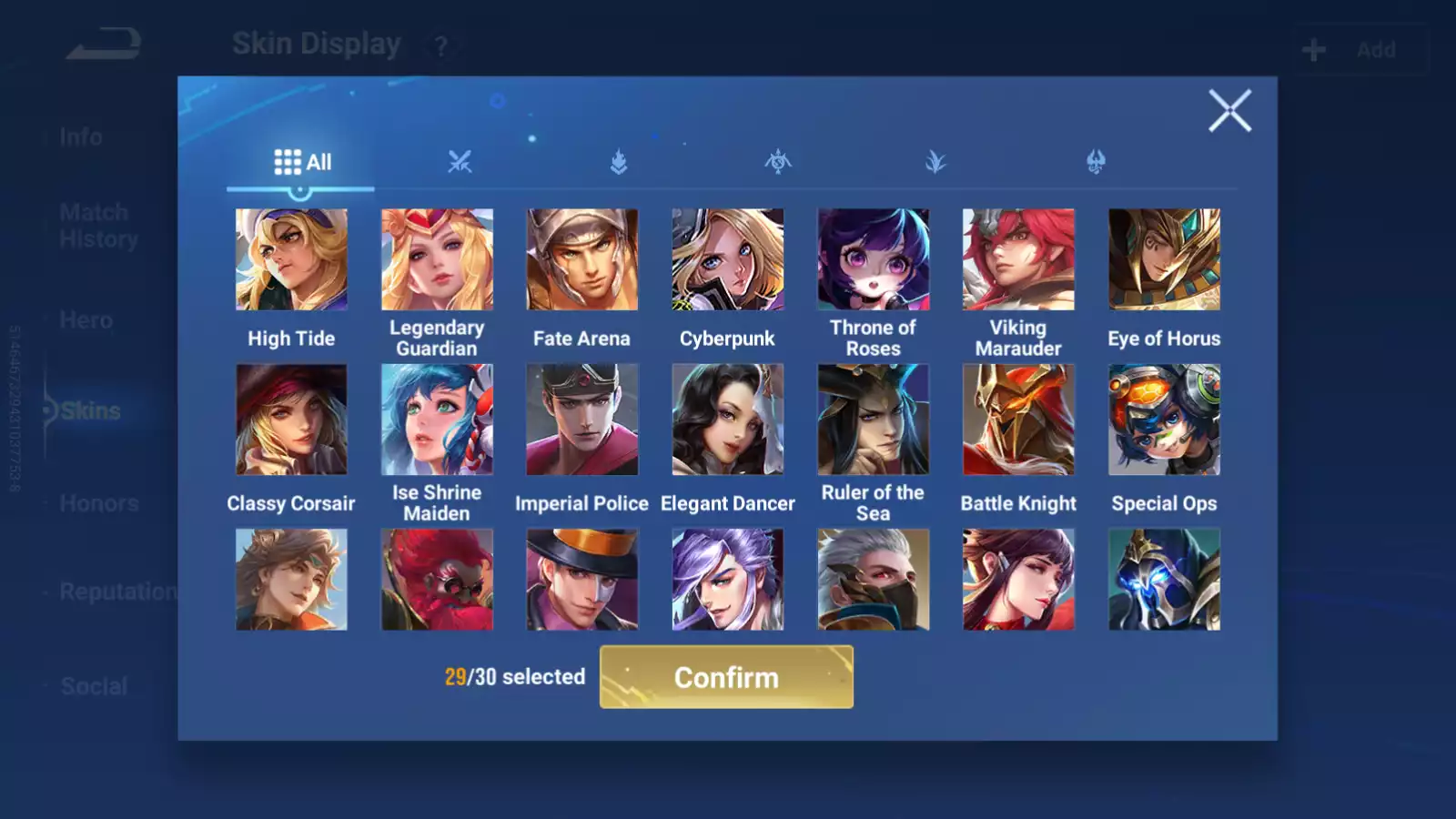The image size is (1456, 819).
Task: Choose the top hat gentleman portrait
Action: (582, 580)
